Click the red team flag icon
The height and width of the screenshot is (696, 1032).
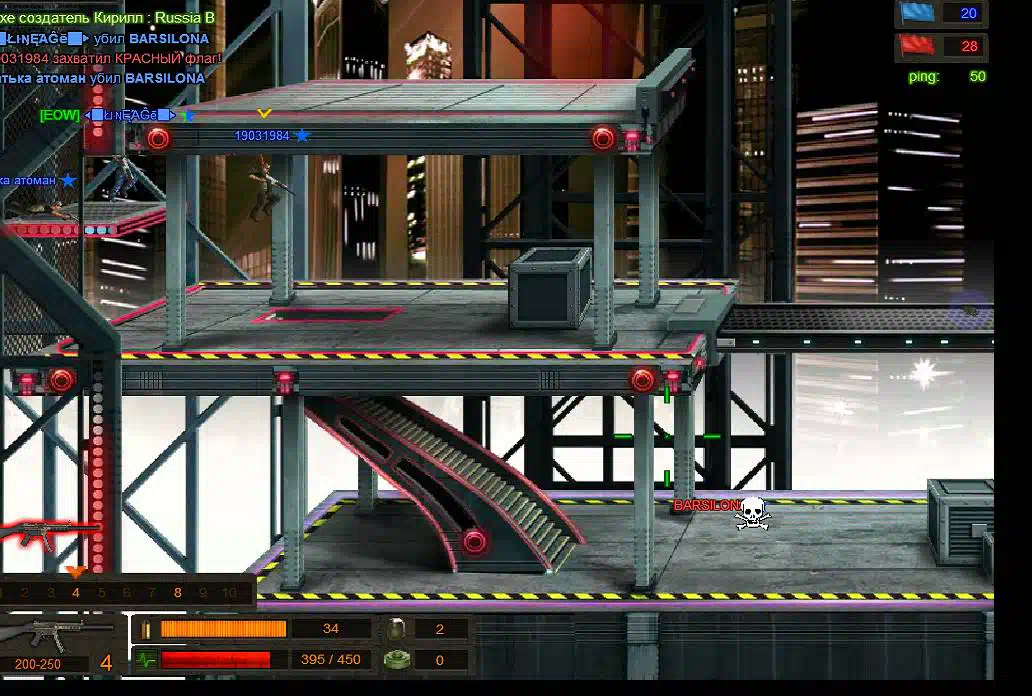916,46
